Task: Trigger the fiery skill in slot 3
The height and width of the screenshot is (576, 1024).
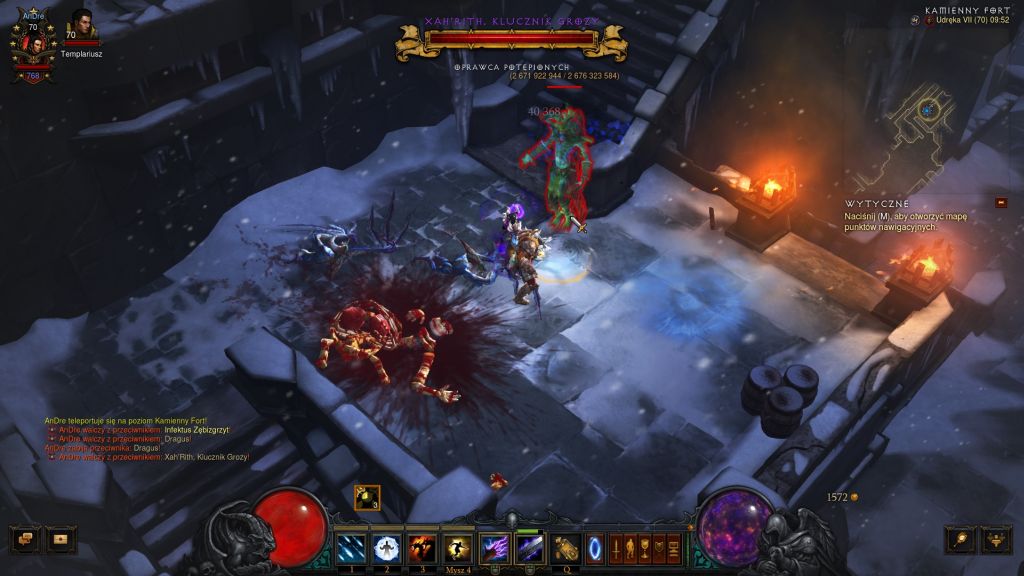Action: 420,548
